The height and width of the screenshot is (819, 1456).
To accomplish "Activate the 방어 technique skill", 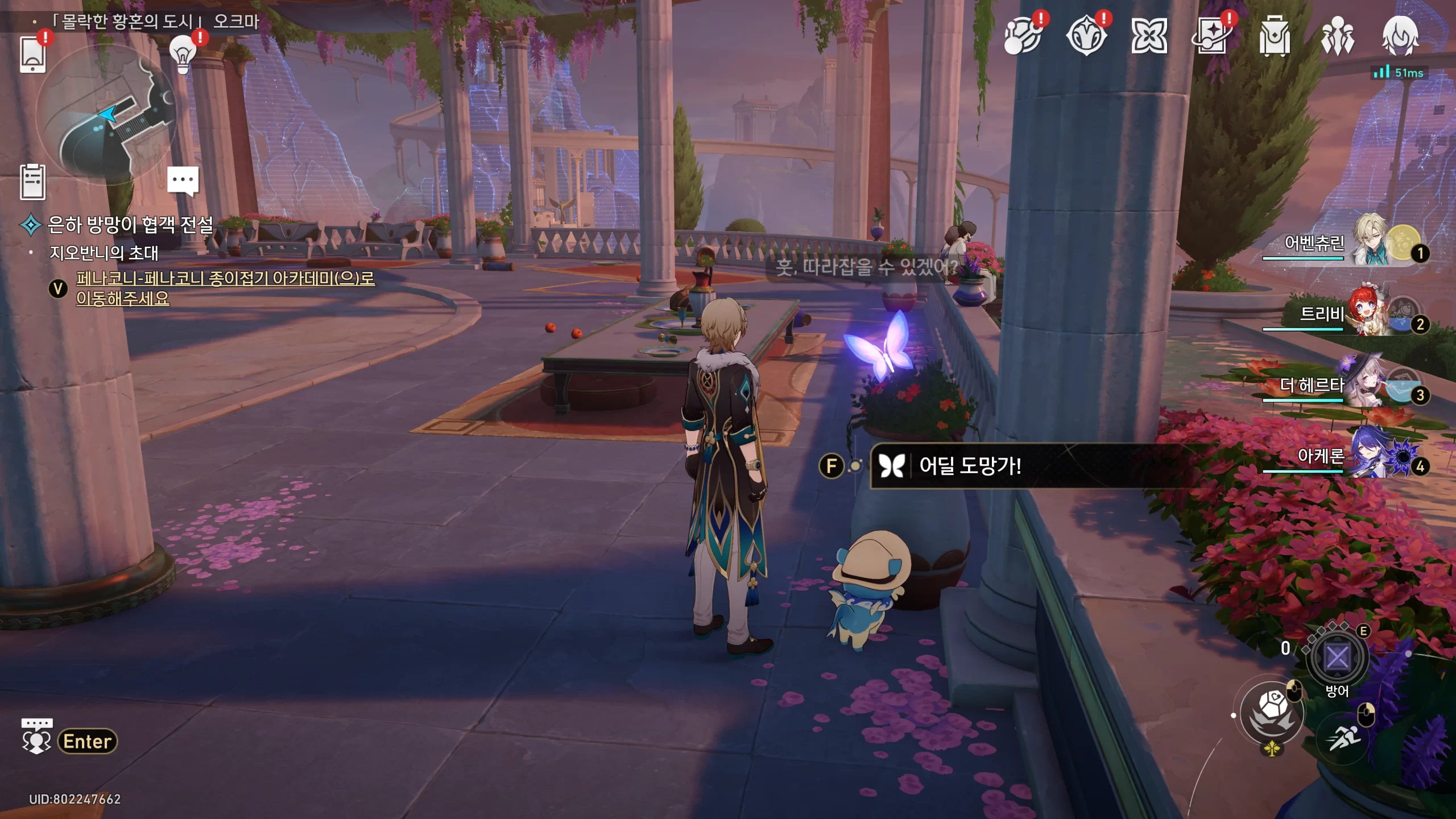I will (x=1337, y=658).
